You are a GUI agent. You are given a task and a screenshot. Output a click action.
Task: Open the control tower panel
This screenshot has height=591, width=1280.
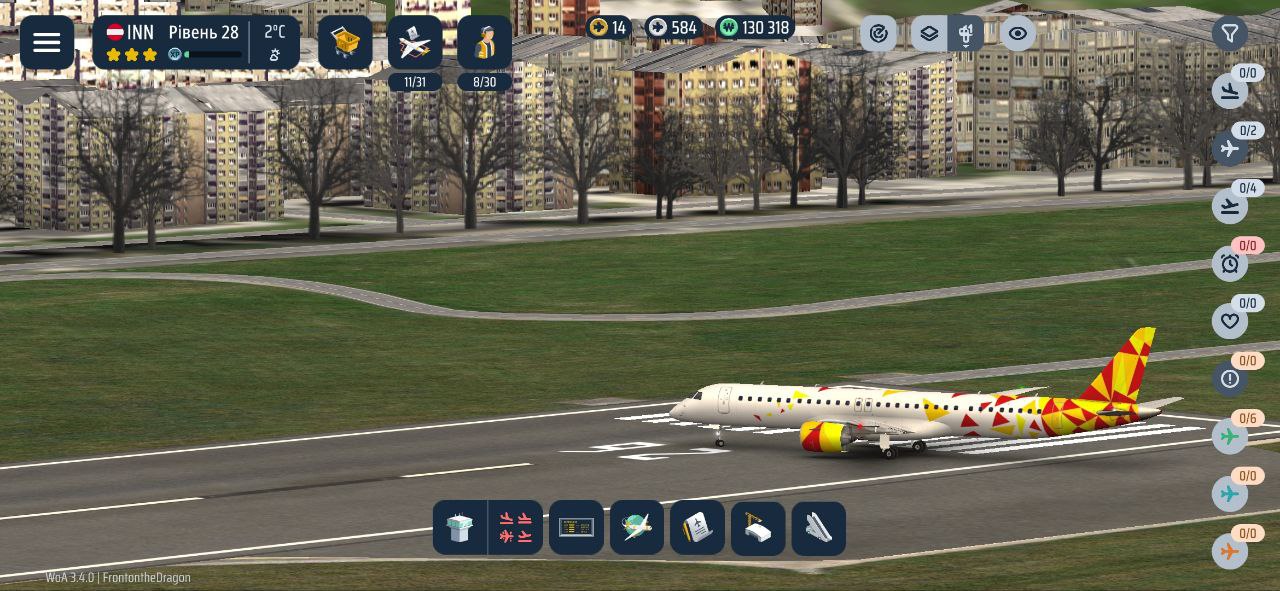(x=460, y=528)
